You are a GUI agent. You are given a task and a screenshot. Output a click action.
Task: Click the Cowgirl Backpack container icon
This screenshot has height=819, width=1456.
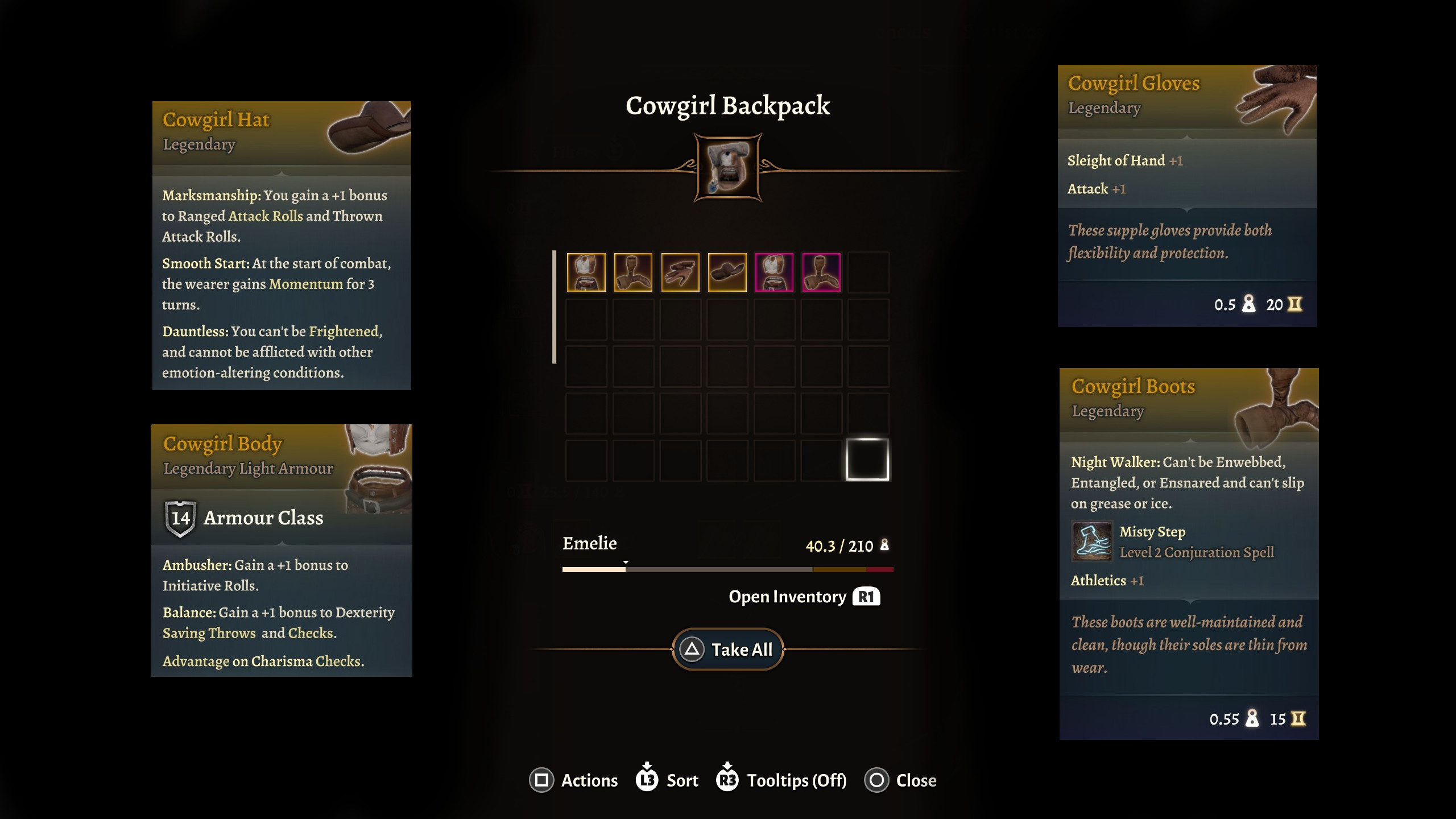click(728, 168)
